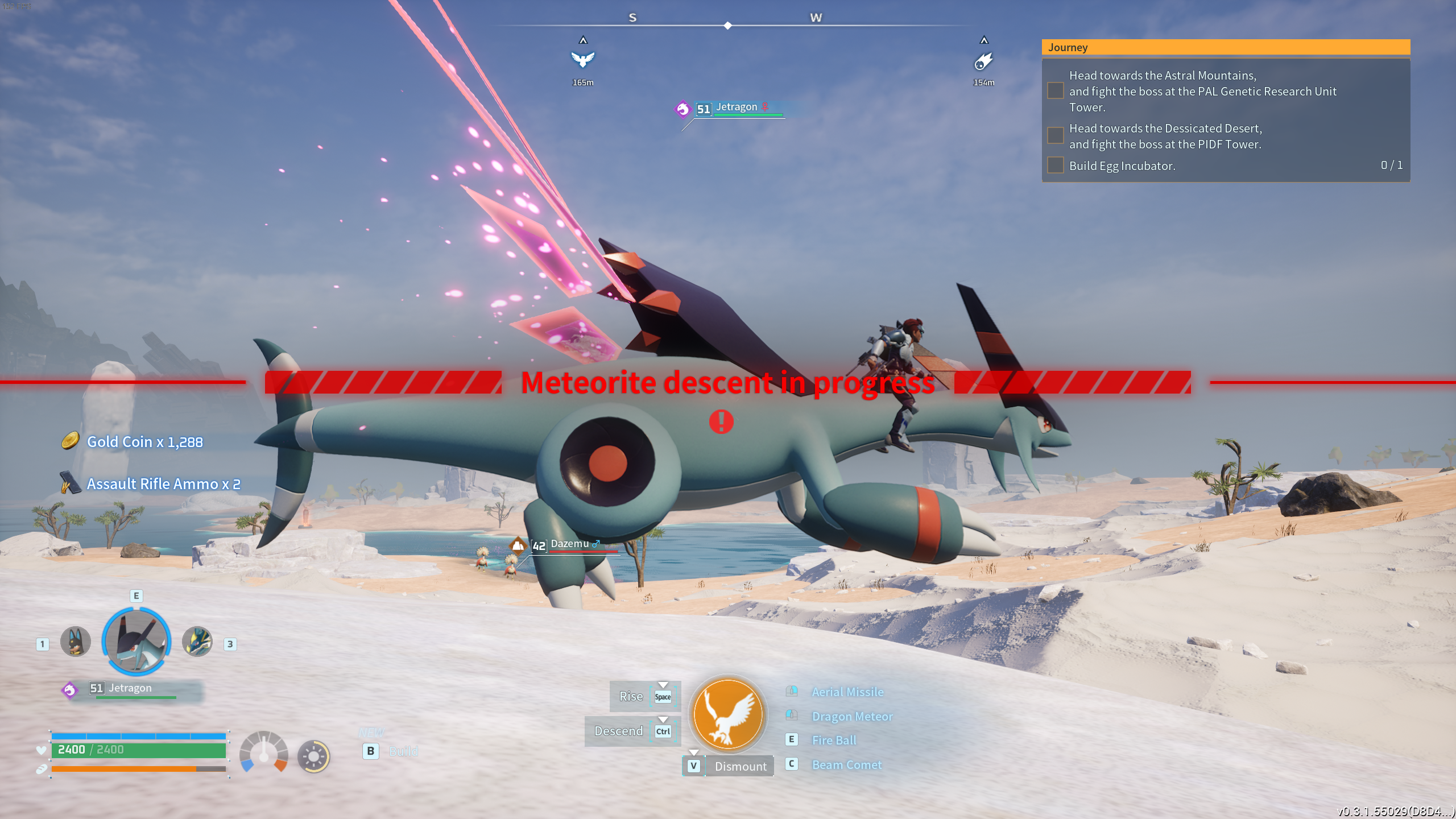Click the Build option next to the B key
The image size is (1456, 819).
[x=403, y=751]
